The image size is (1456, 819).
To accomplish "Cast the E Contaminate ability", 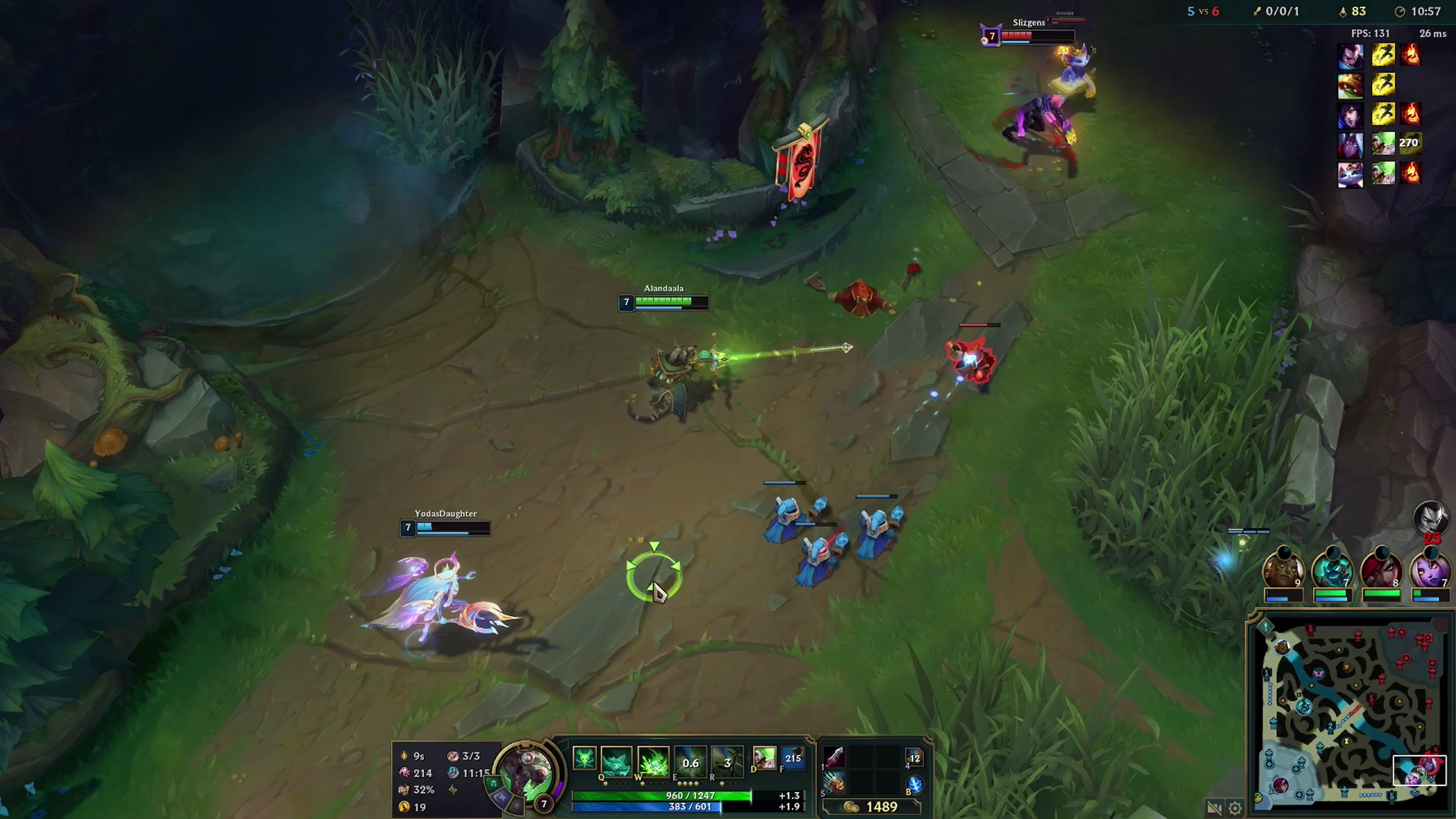I will 690,760.
